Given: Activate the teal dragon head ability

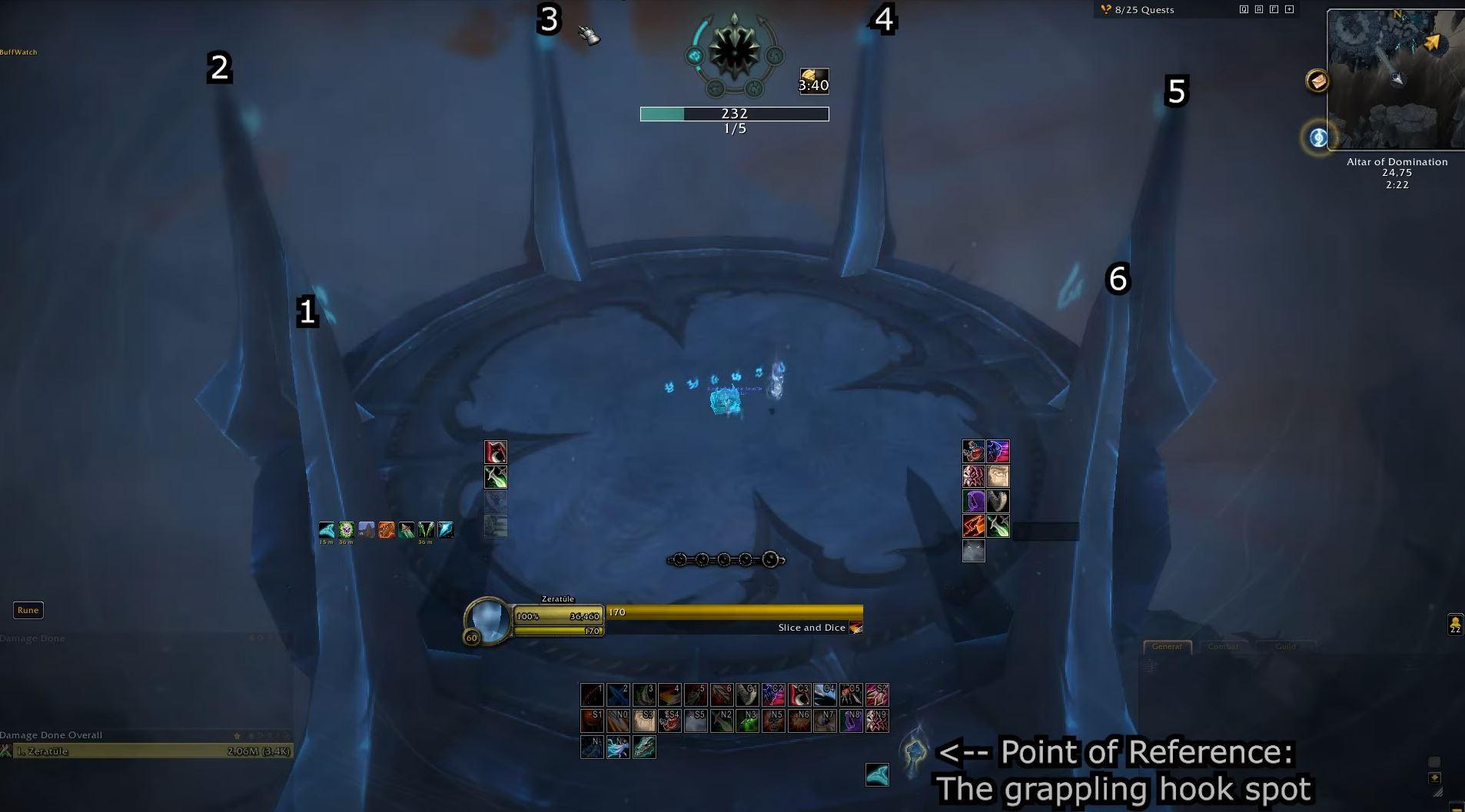Looking at the screenshot, I should [x=644, y=747].
